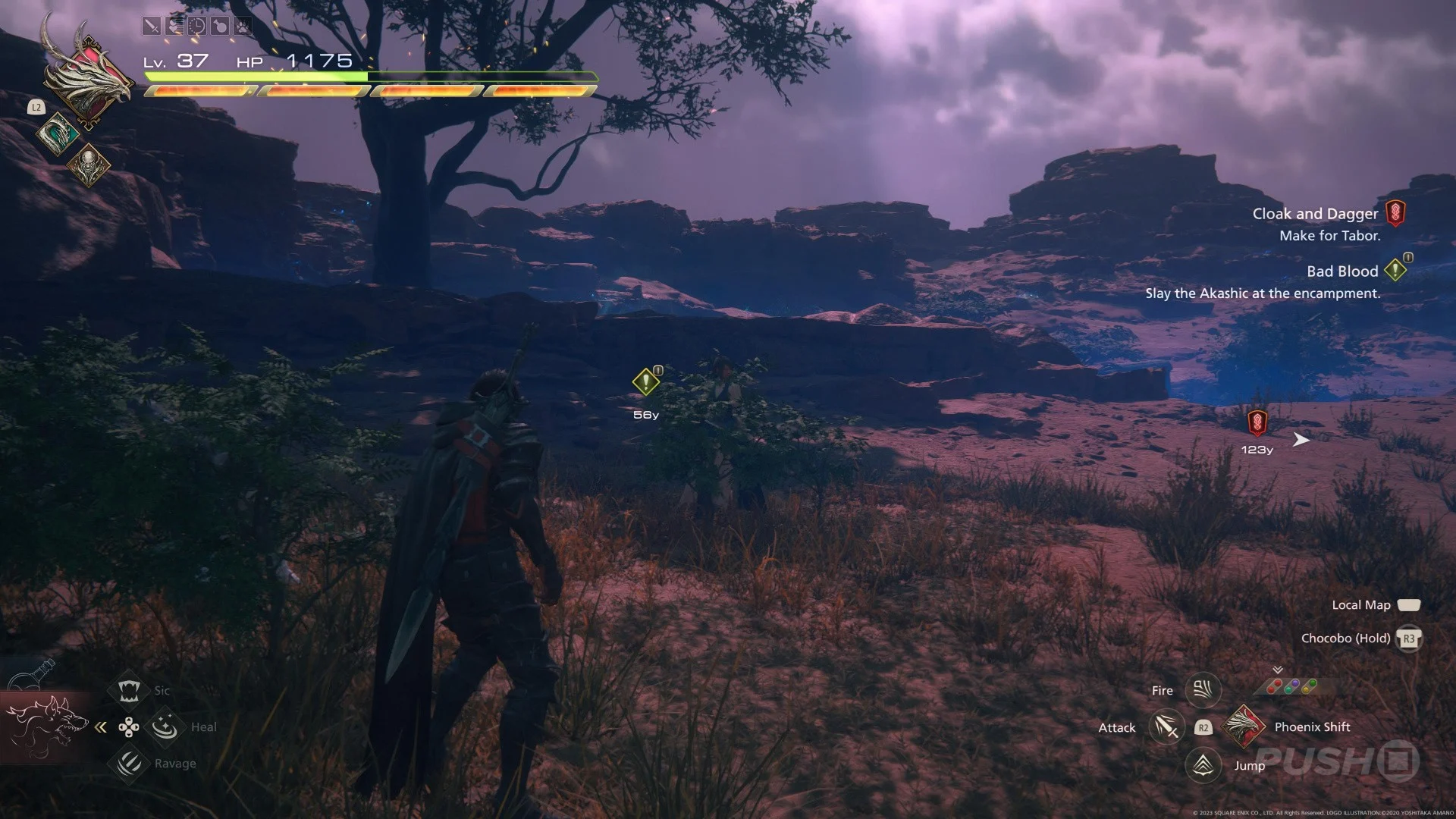Trigger Torgal's Ravage command
Viewport: 1456px width, 819px height.
point(129,763)
